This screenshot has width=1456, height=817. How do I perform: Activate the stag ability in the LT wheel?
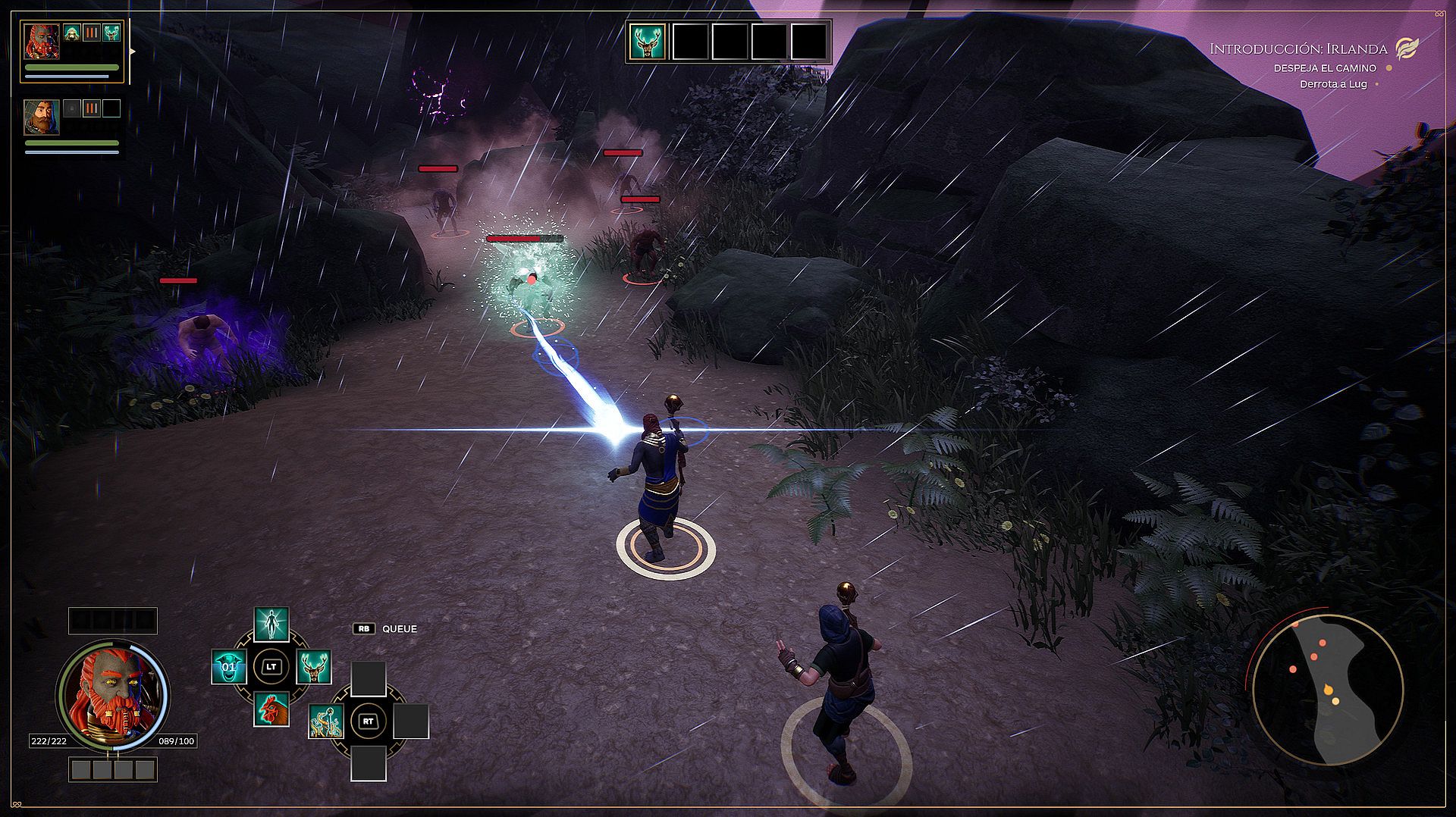pyautogui.click(x=313, y=667)
